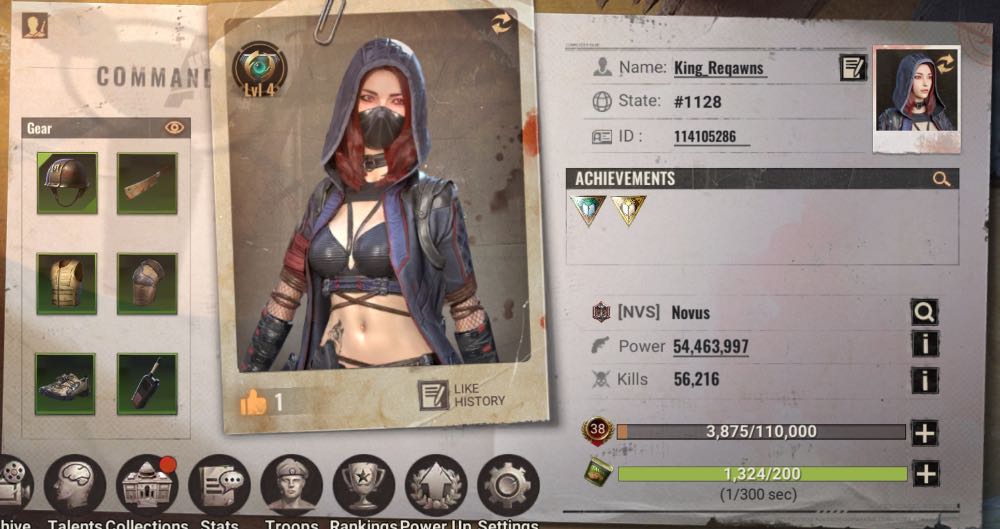Open the Troops menu
Image resolution: width=1000 pixels, height=529 pixels.
291,485
